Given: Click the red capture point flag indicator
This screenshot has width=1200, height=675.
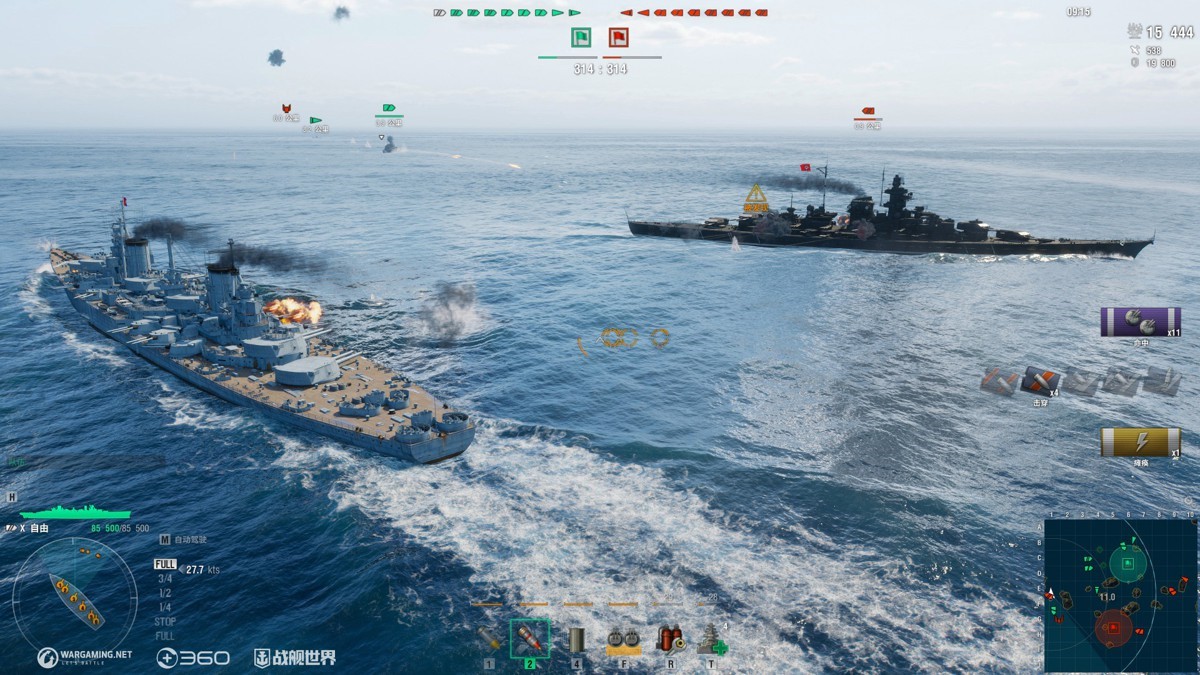Looking at the screenshot, I should tap(619, 38).
